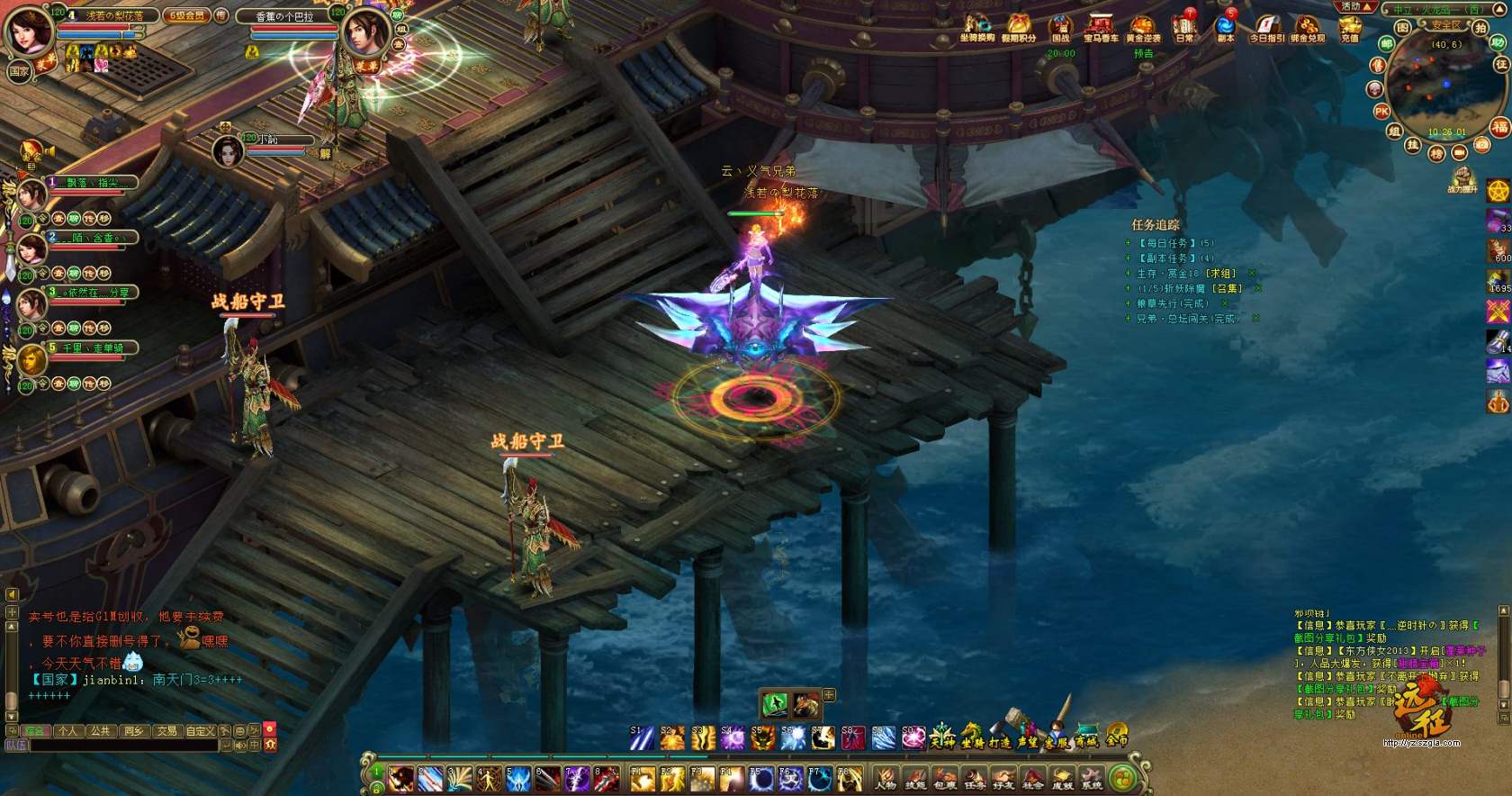Open the 人物 character menu

[886, 777]
